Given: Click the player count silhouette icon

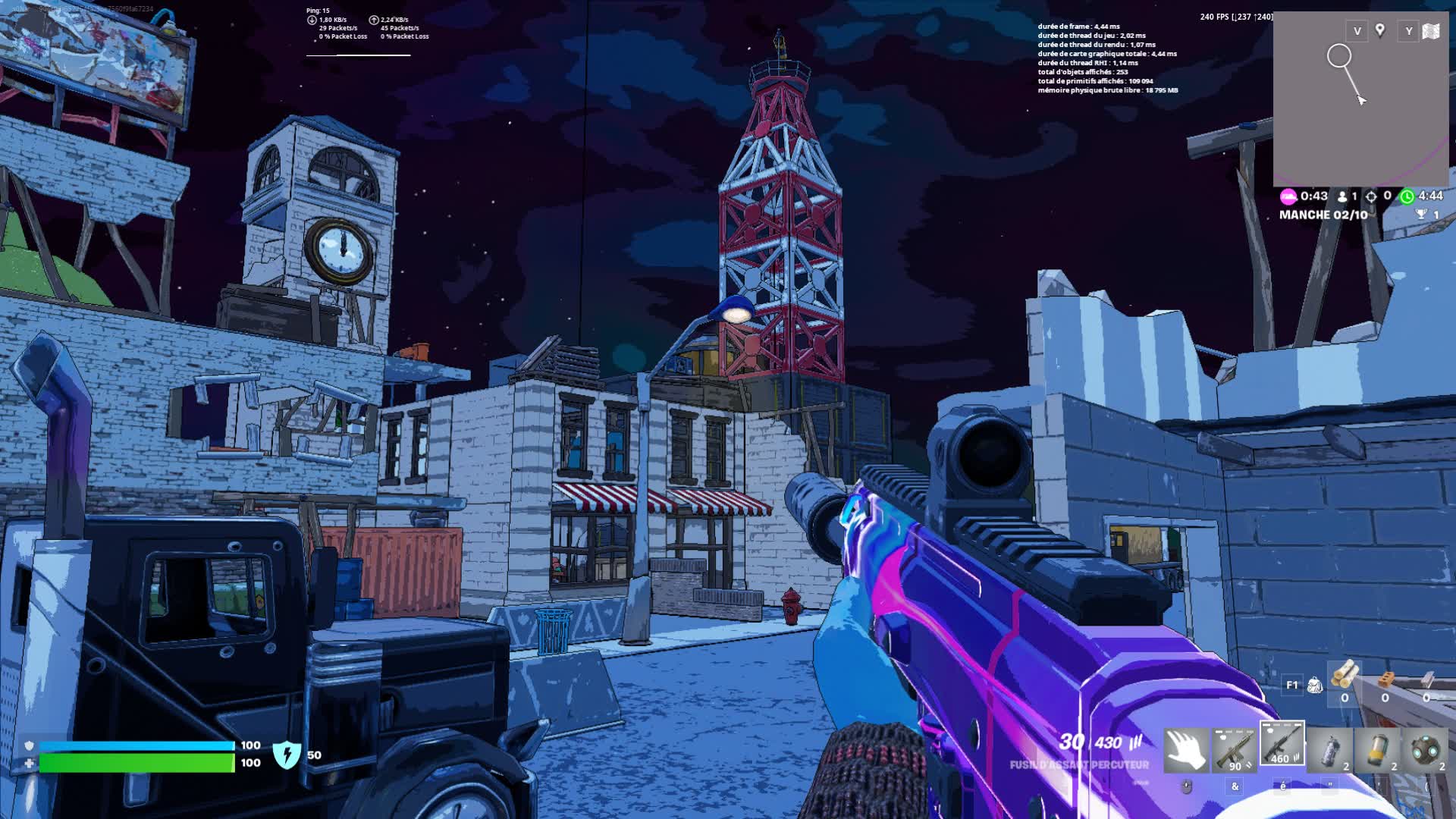Looking at the screenshot, I should click(x=1342, y=196).
